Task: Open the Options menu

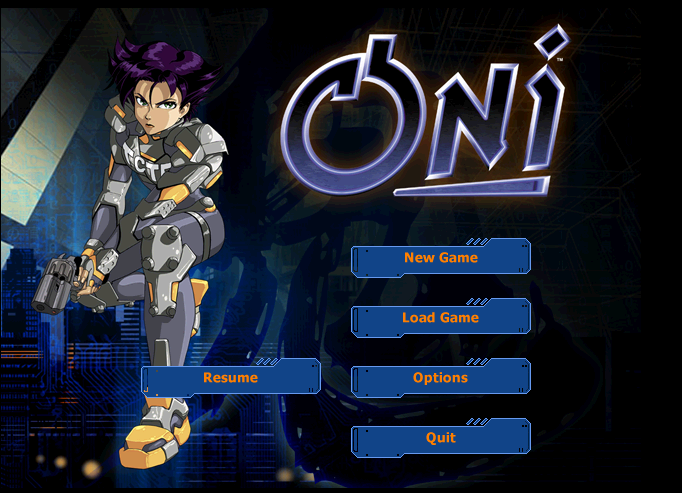Action: coord(441,378)
